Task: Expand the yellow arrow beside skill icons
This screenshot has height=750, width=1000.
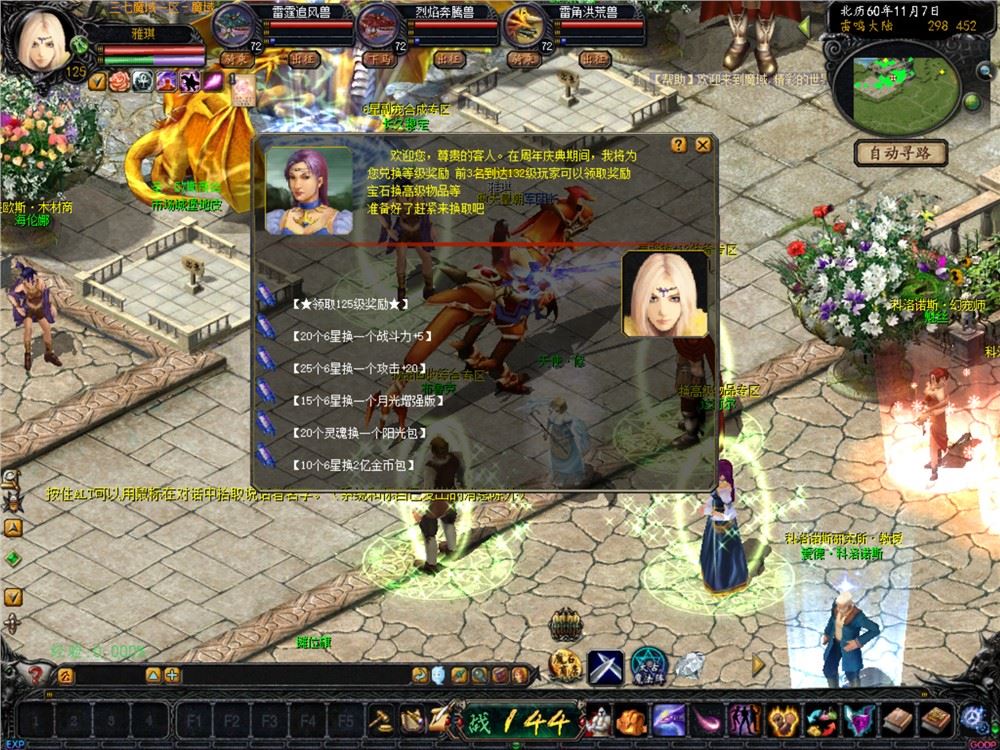Action: click(x=758, y=664)
